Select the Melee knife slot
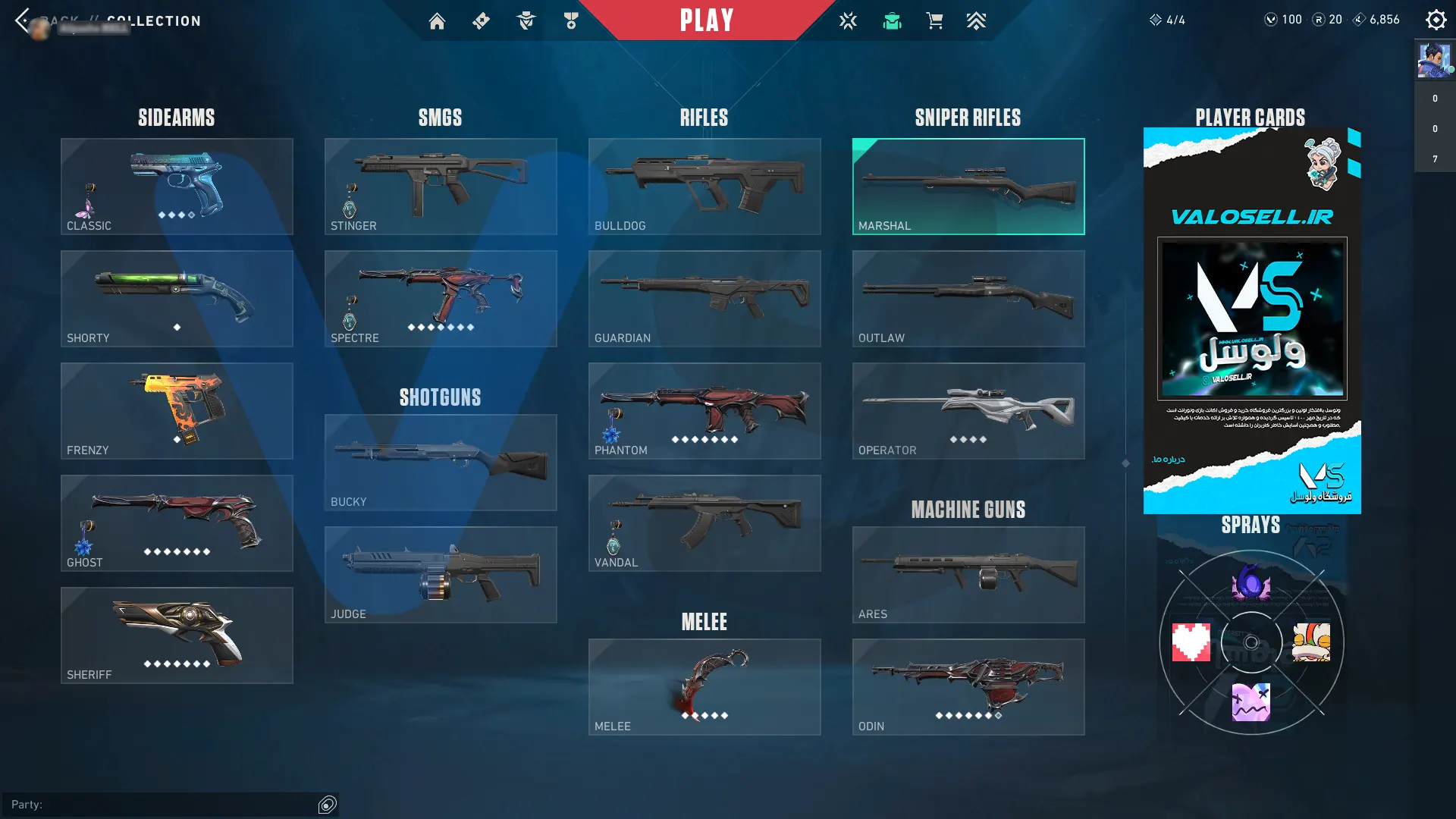The image size is (1456, 819). pos(704,687)
